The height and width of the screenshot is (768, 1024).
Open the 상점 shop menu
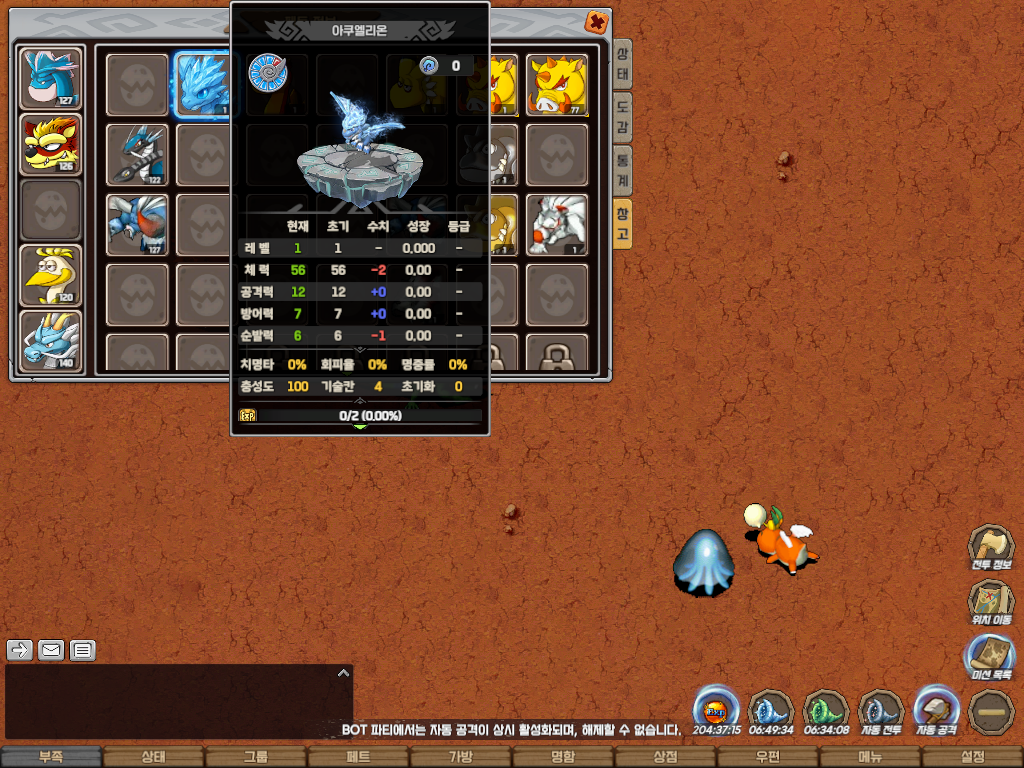pos(665,758)
